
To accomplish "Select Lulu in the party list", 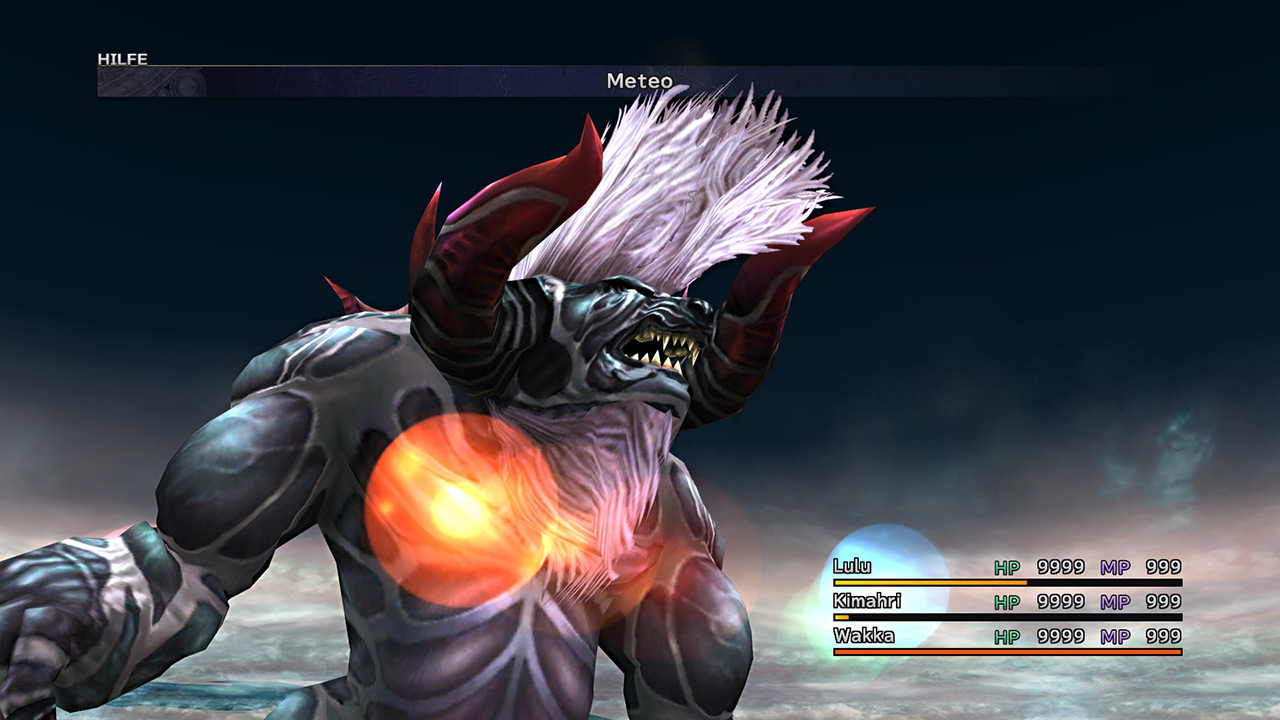I will click(852, 567).
